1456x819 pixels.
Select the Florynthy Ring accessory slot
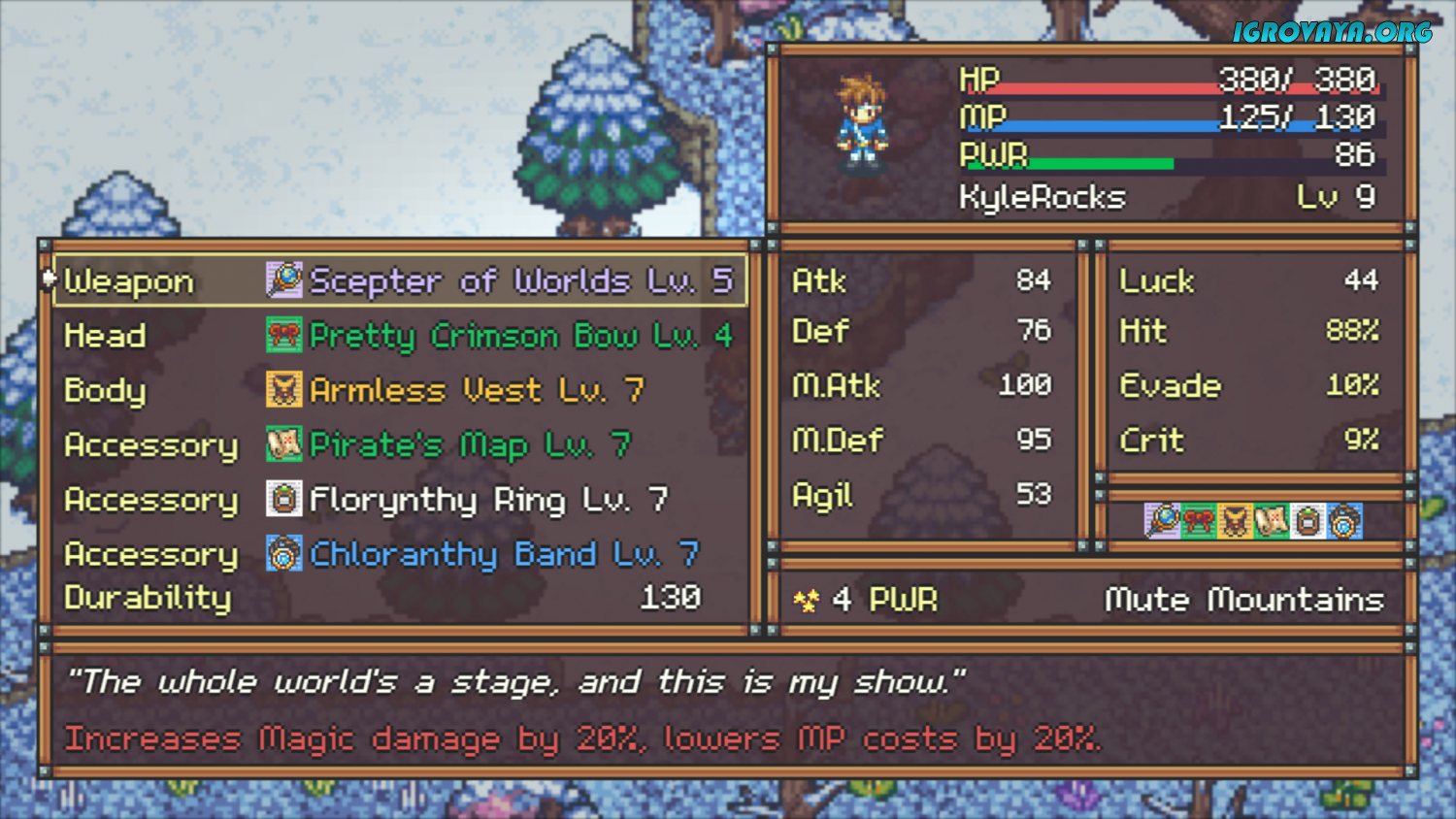click(398, 500)
